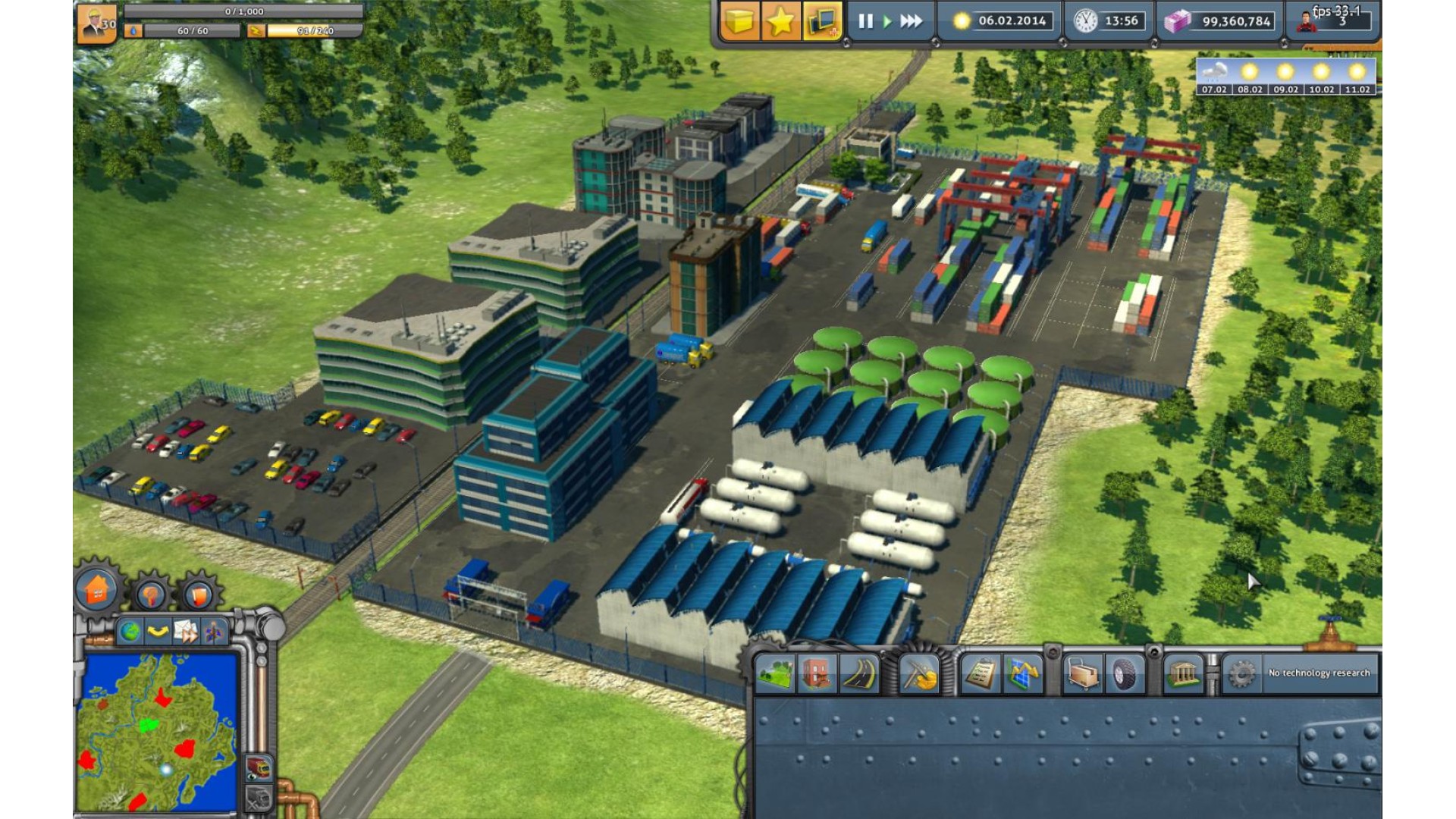Open the gold star menu
Image resolution: width=1456 pixels, height=819 pixels.
(780, 21)
